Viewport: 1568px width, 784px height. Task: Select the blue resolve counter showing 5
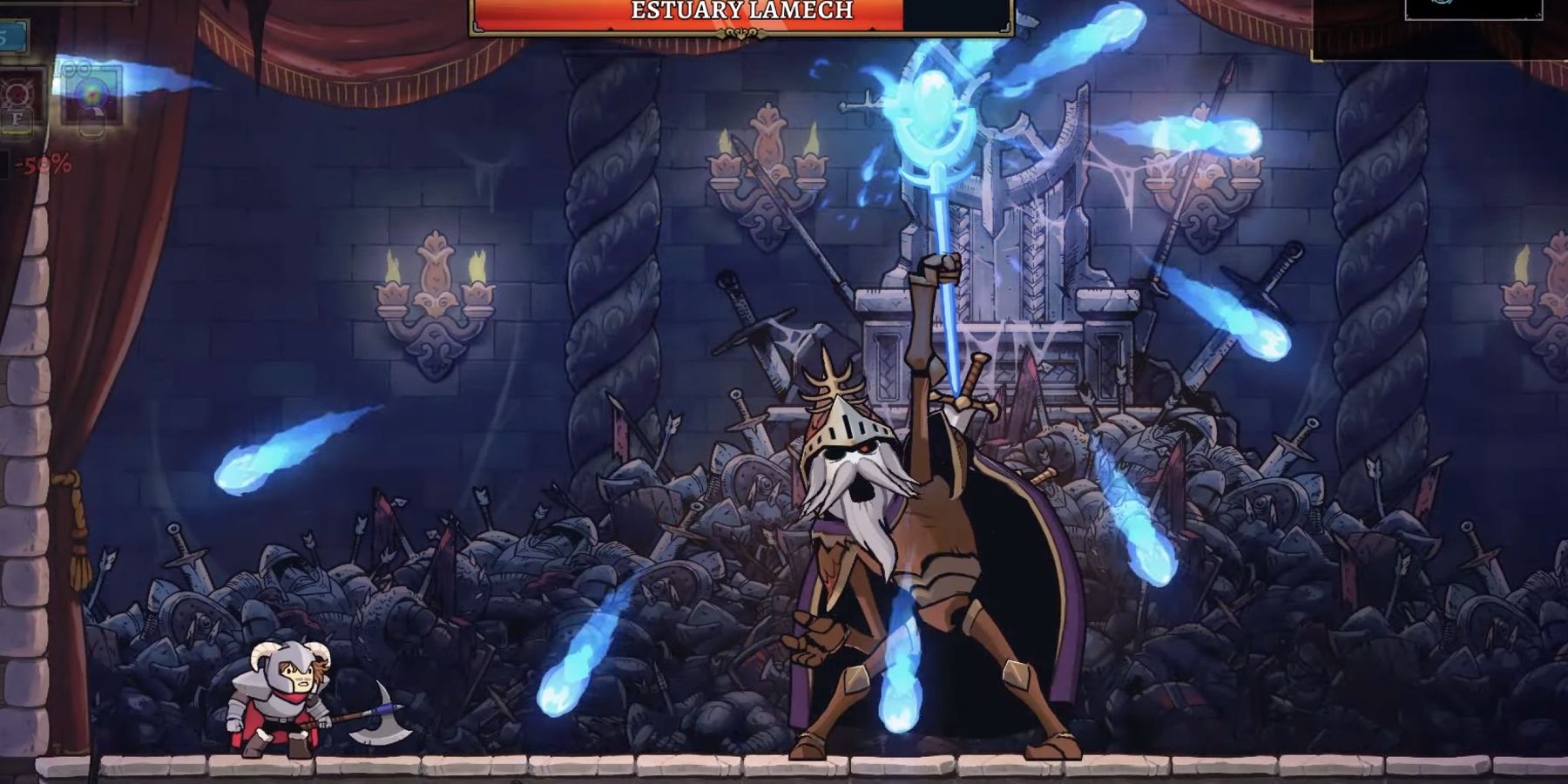point(10,35)
